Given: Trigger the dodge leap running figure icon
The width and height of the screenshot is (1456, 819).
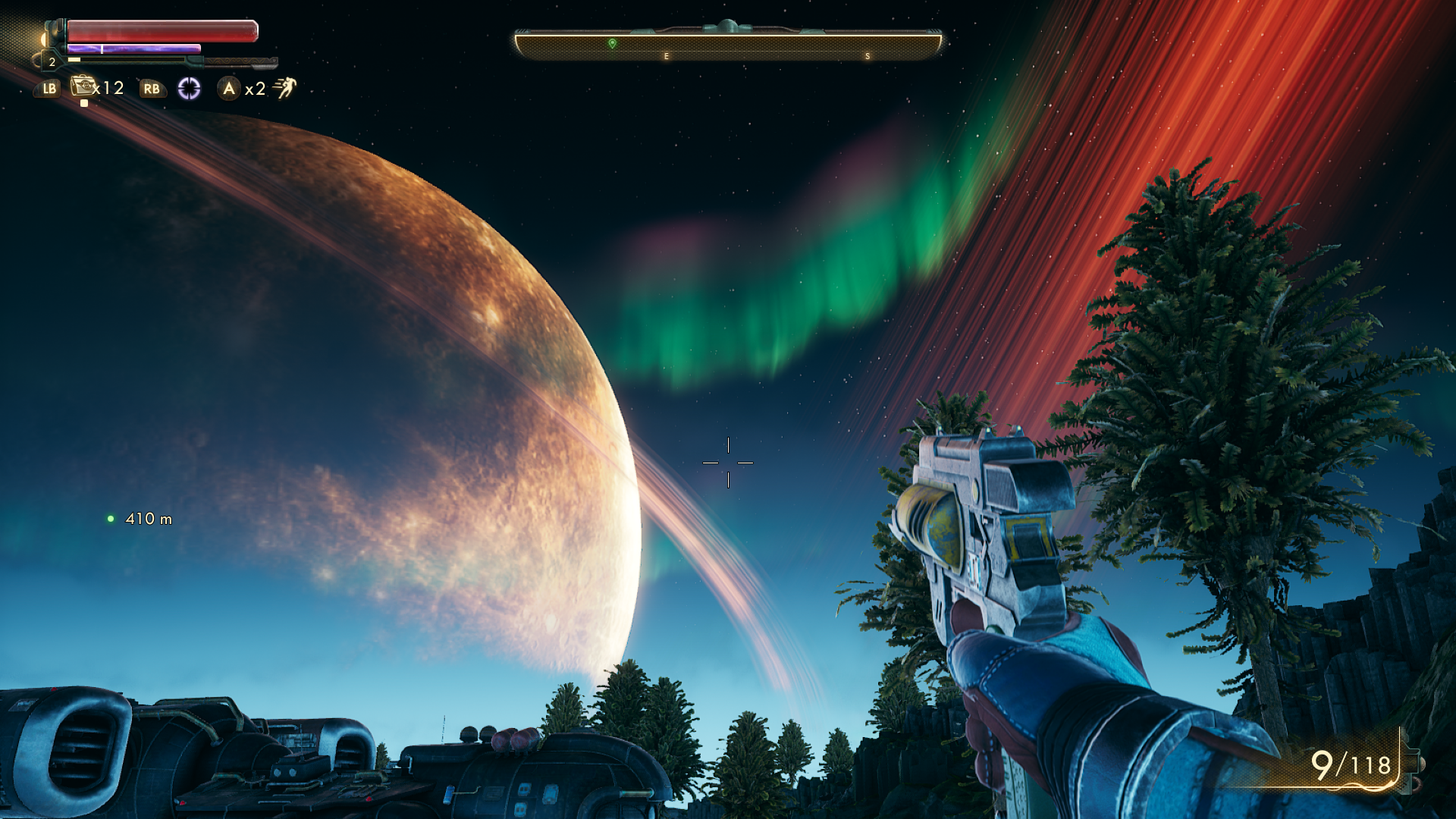Looking at the screenshot, I should [284, 88].
